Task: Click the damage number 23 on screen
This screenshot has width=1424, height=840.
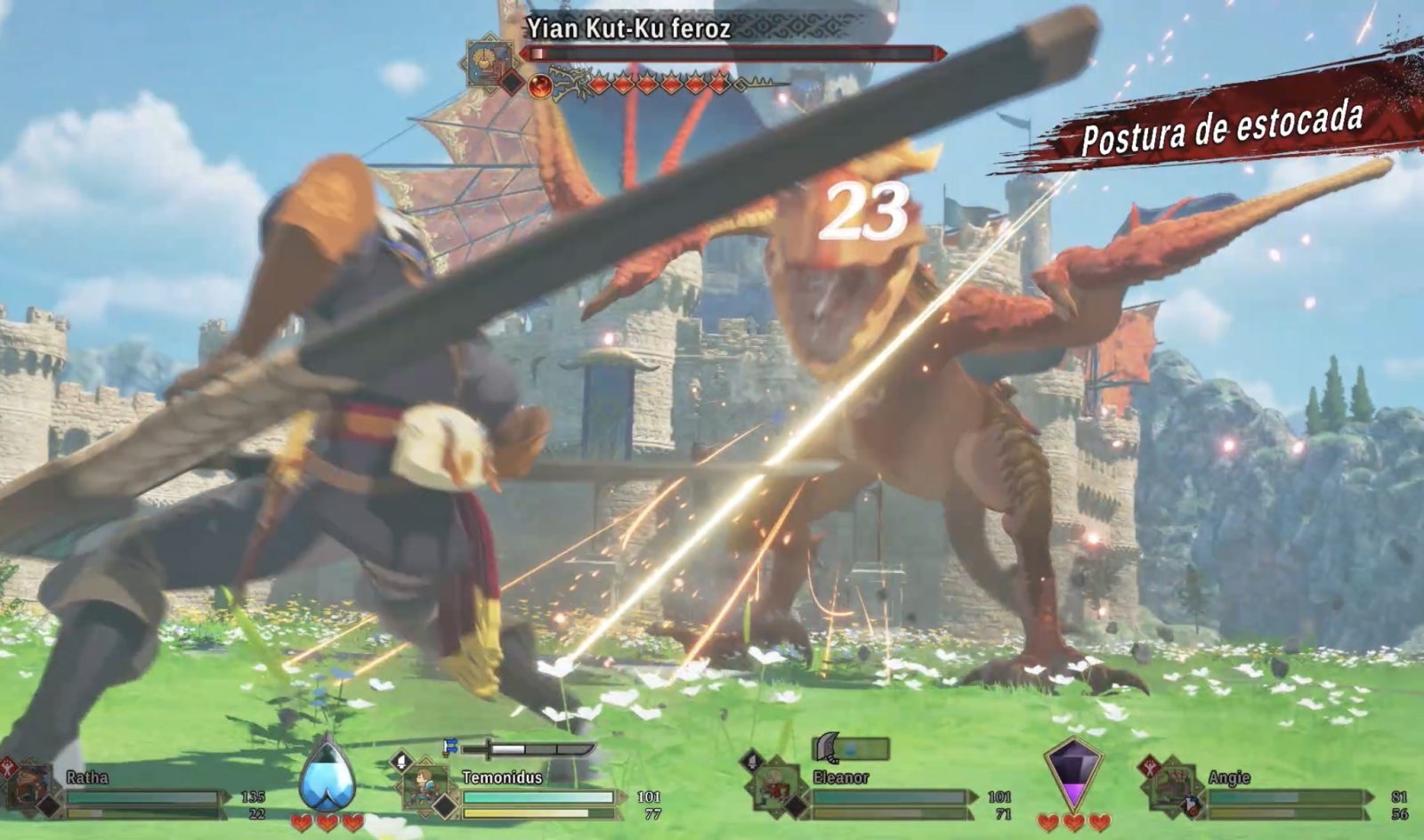Action: pyautogui.click(x=868, y=209)
